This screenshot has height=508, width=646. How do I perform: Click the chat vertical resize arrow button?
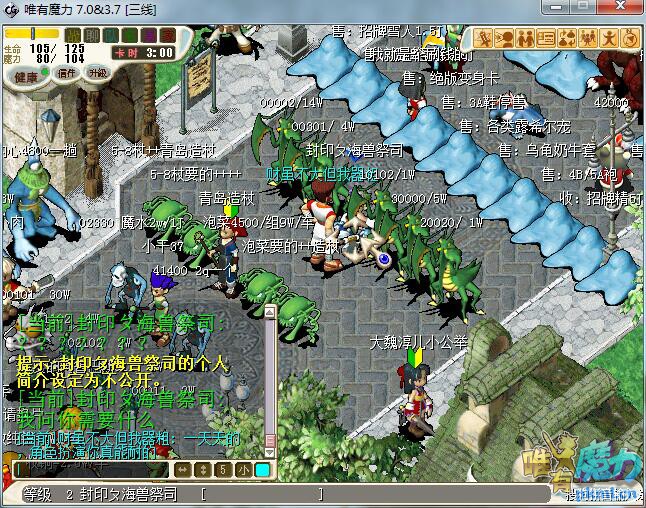[204, 469]
